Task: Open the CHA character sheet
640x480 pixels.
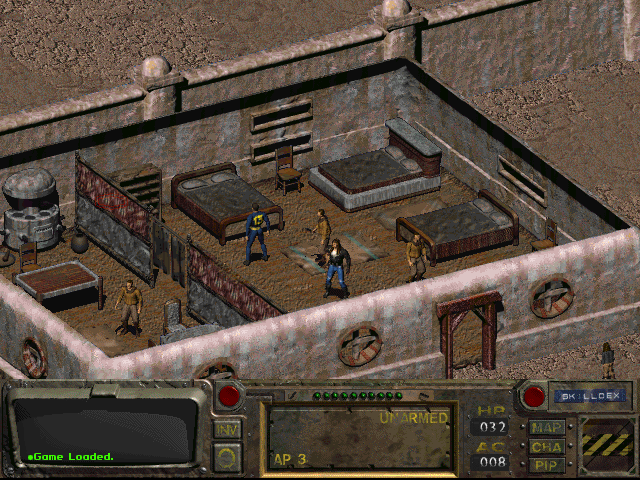Action: coord(547,446)
